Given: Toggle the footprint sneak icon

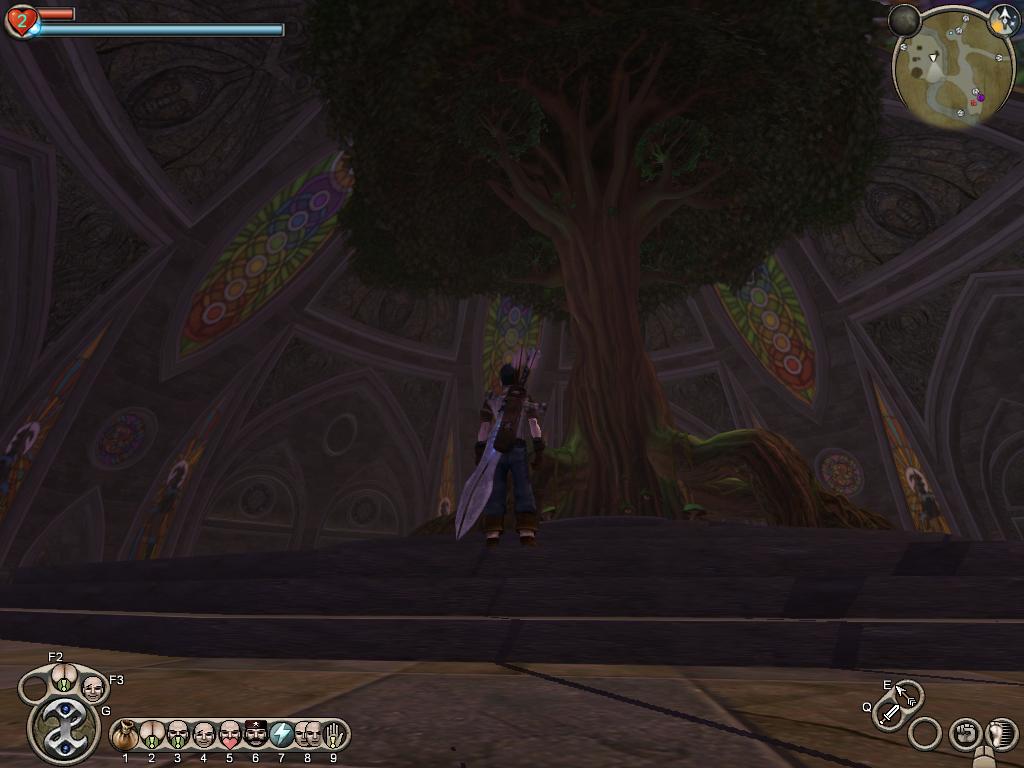Looking at the screenshot, I should click(x=1001, y=733).
